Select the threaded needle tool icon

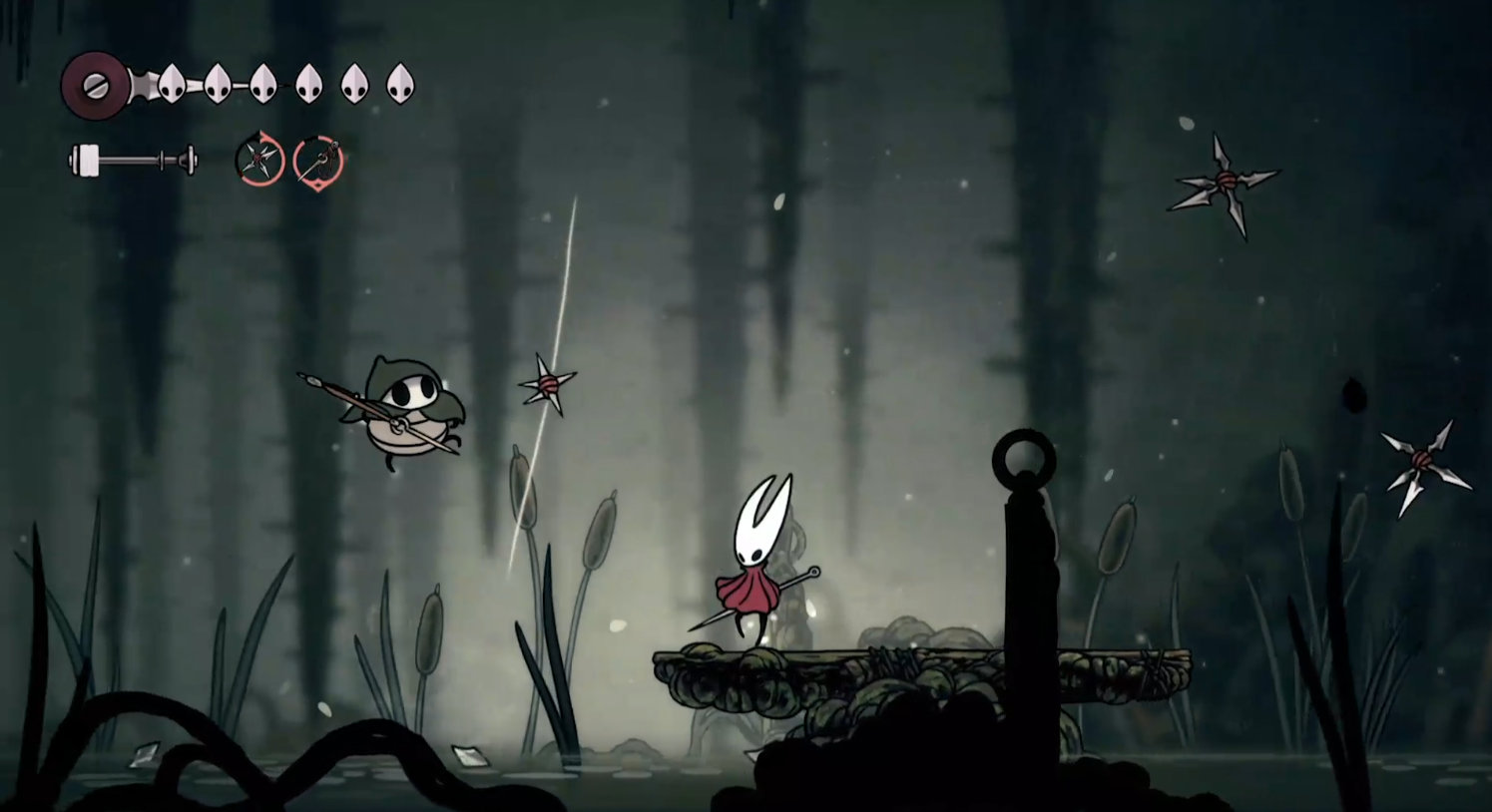318,160
